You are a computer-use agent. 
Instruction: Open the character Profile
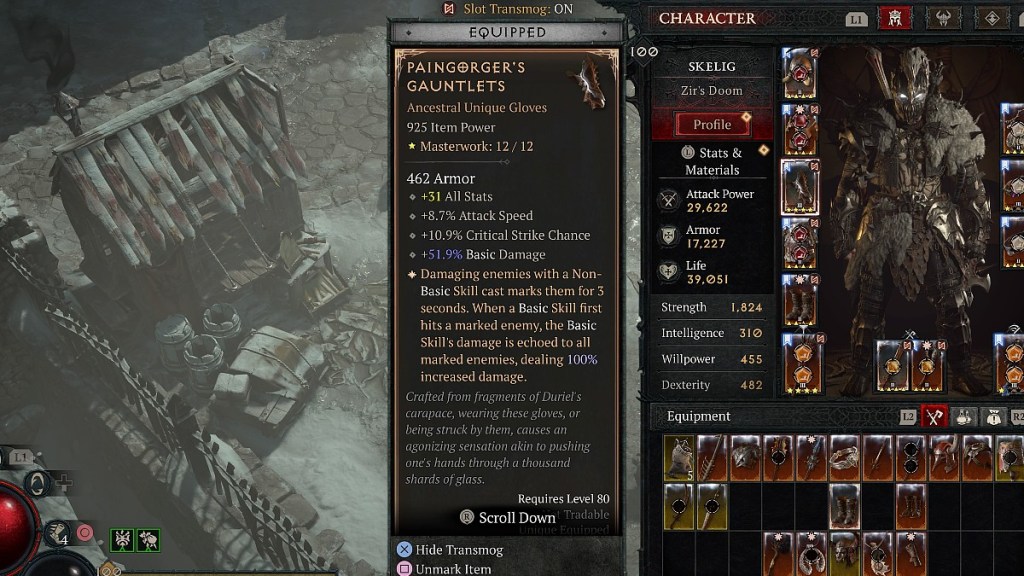click(x=712, y=125)
